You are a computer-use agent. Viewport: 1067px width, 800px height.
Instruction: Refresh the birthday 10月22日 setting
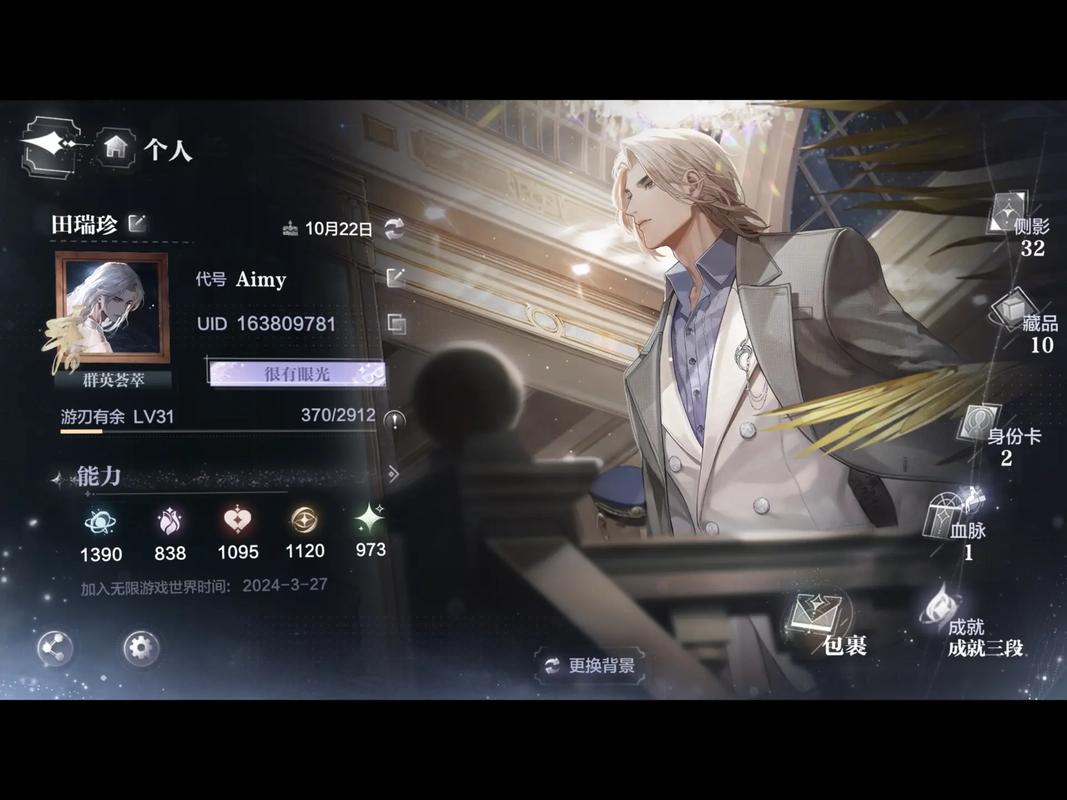click(395, 228)
